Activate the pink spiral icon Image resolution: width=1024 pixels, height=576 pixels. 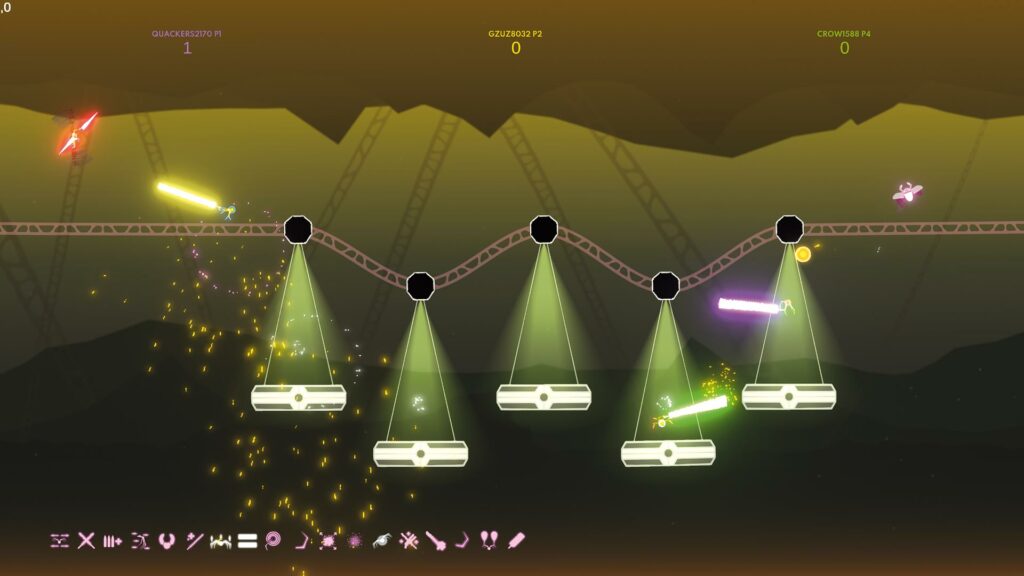click(273, 541)
